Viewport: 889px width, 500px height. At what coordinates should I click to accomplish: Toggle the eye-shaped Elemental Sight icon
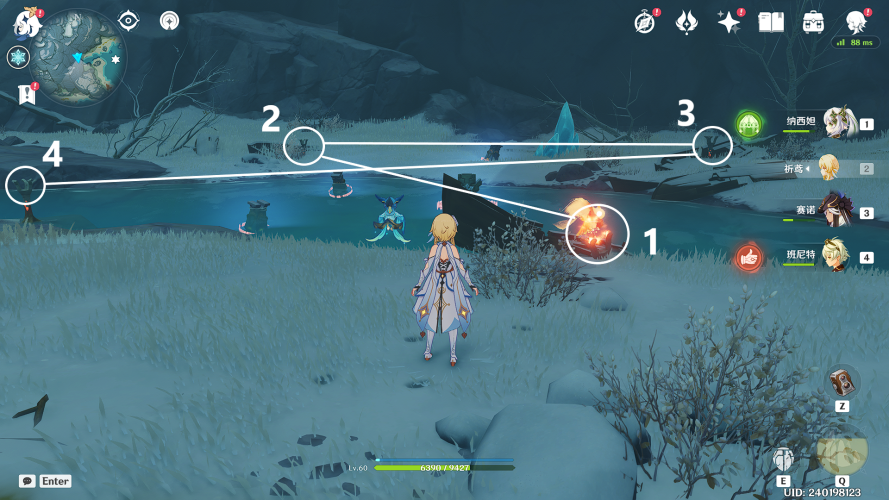pyautogui.click(x=129, y=20)
